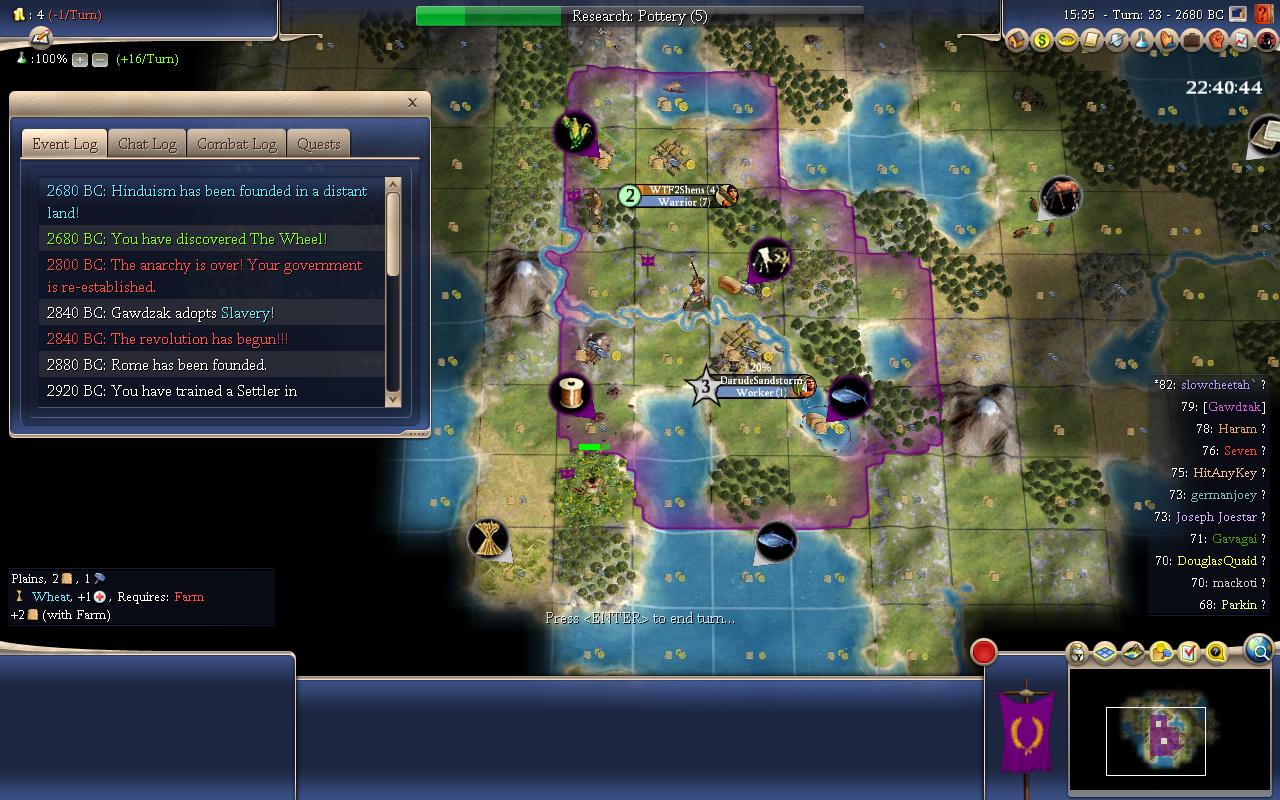Open the turn log notepad icon
Image resolution: width=1280 pixels, height=800 pixels.
[x=40, y=38]
